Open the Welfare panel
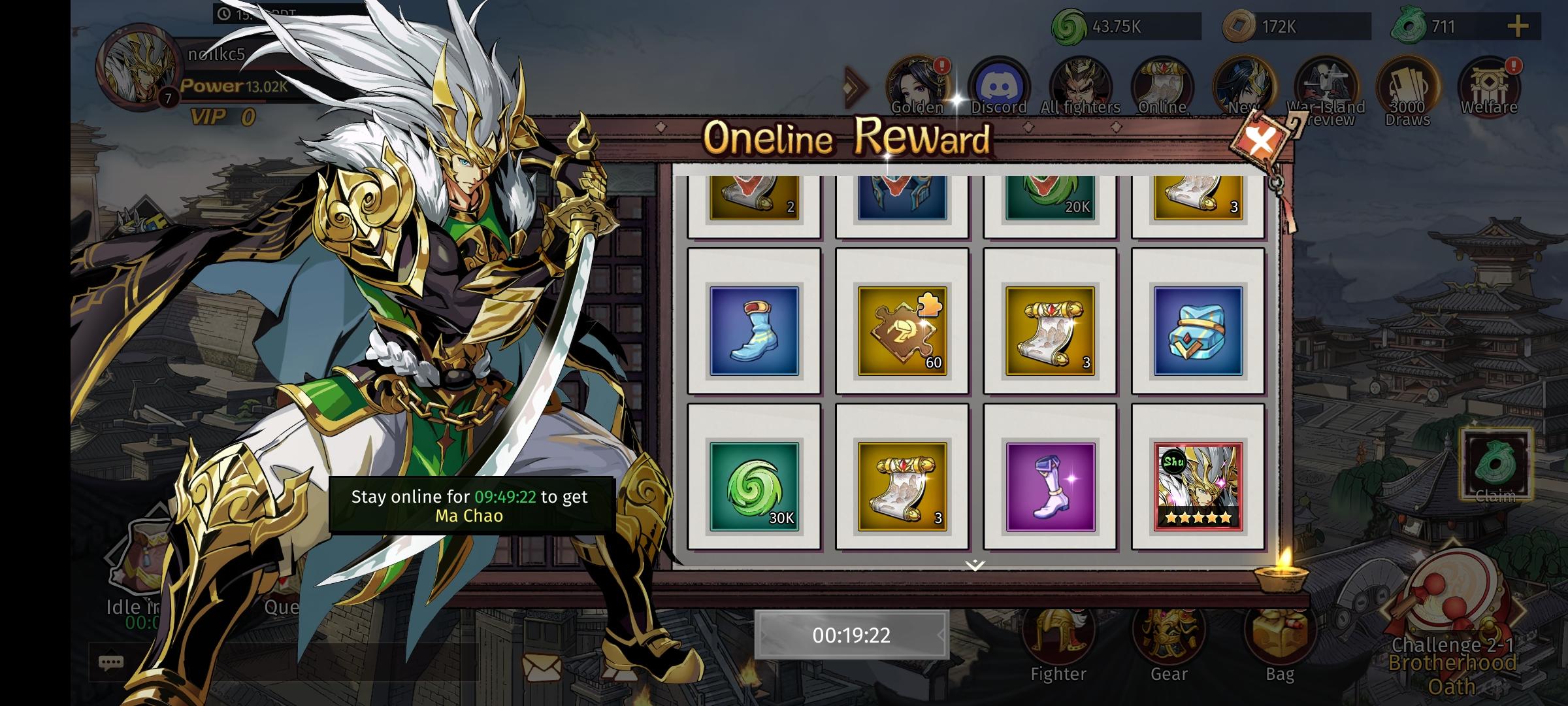The width and height of the screenshot is (1568, 706). pos(1490,84)
